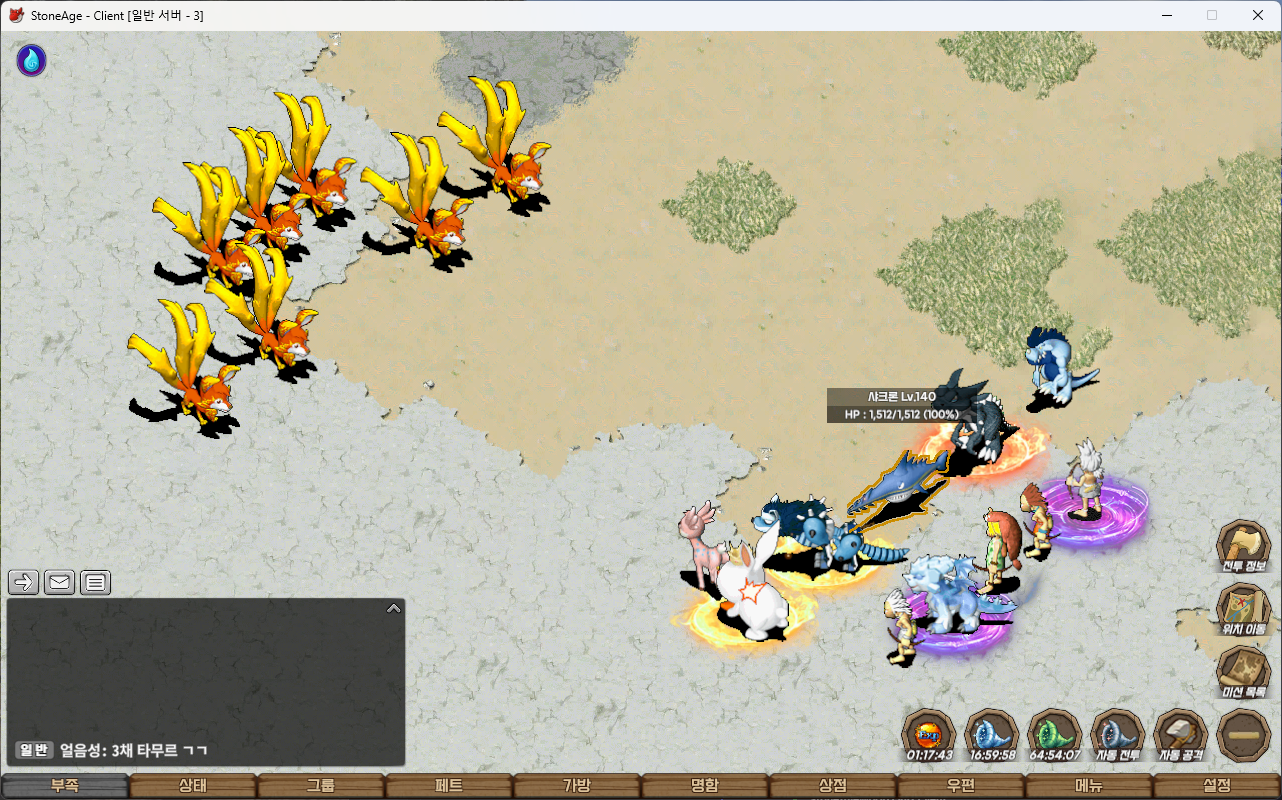The height and width of the screenshot is (800, 1282).
Task: Open the 부족 (Tribe) menu
Action: [x=65, y=786]
